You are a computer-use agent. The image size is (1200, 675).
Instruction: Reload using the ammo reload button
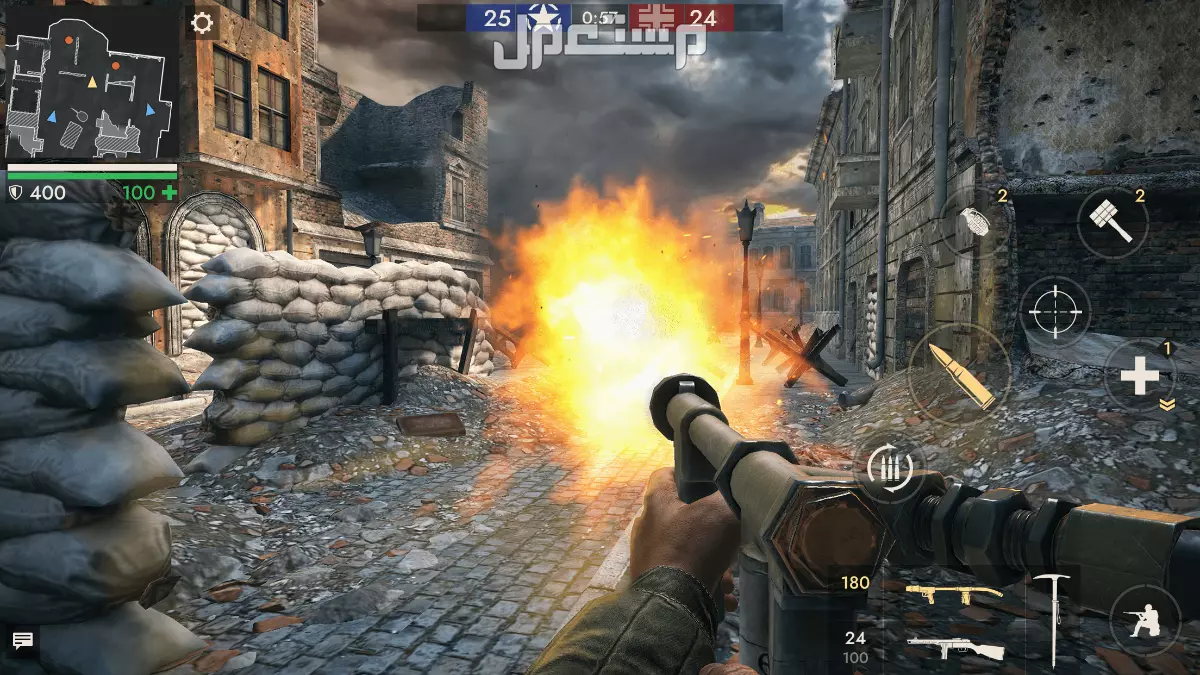889,468
